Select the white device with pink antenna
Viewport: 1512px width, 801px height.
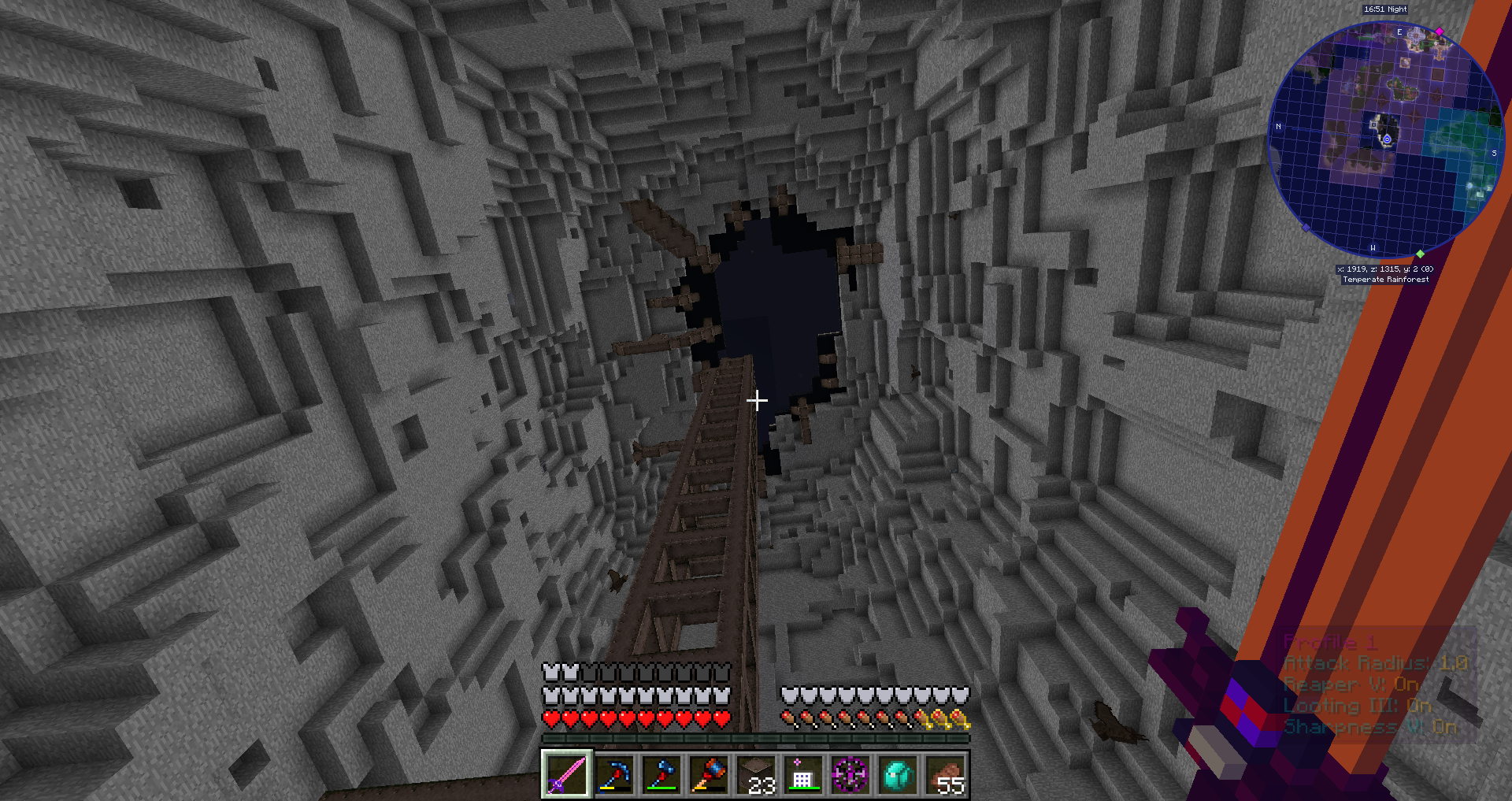(x=802, y=774)
